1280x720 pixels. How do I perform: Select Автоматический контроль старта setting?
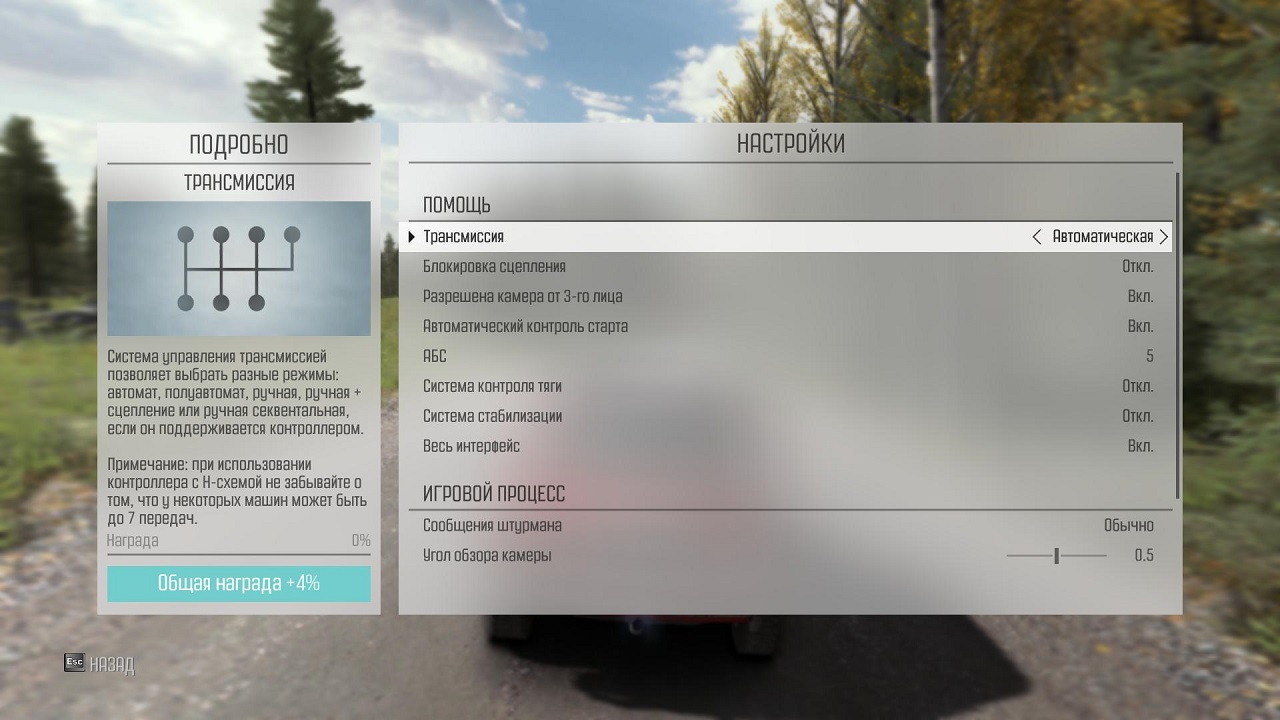click(788, 327)
